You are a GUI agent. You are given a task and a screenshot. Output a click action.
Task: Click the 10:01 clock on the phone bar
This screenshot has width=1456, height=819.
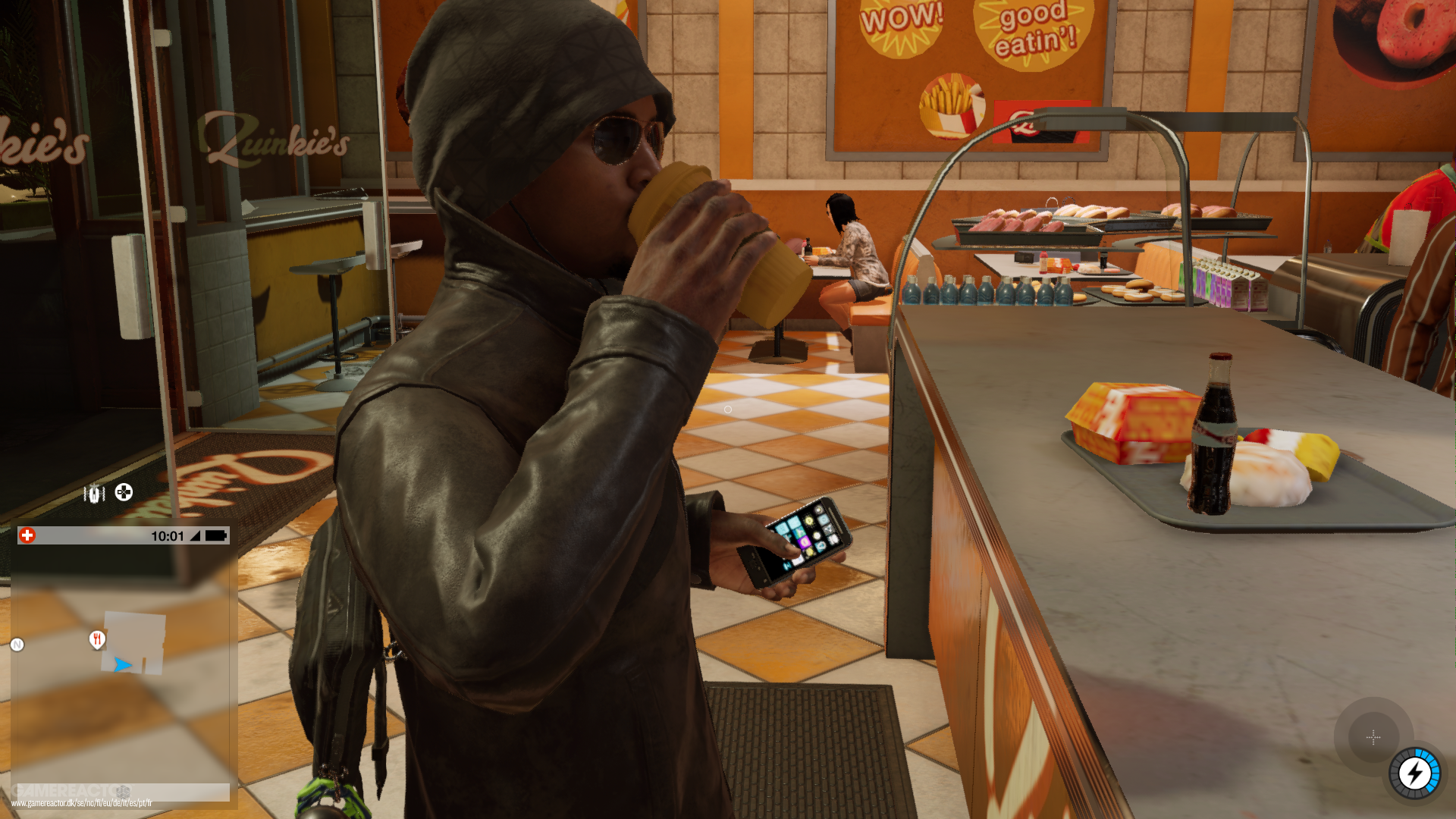tap(168, 536)
